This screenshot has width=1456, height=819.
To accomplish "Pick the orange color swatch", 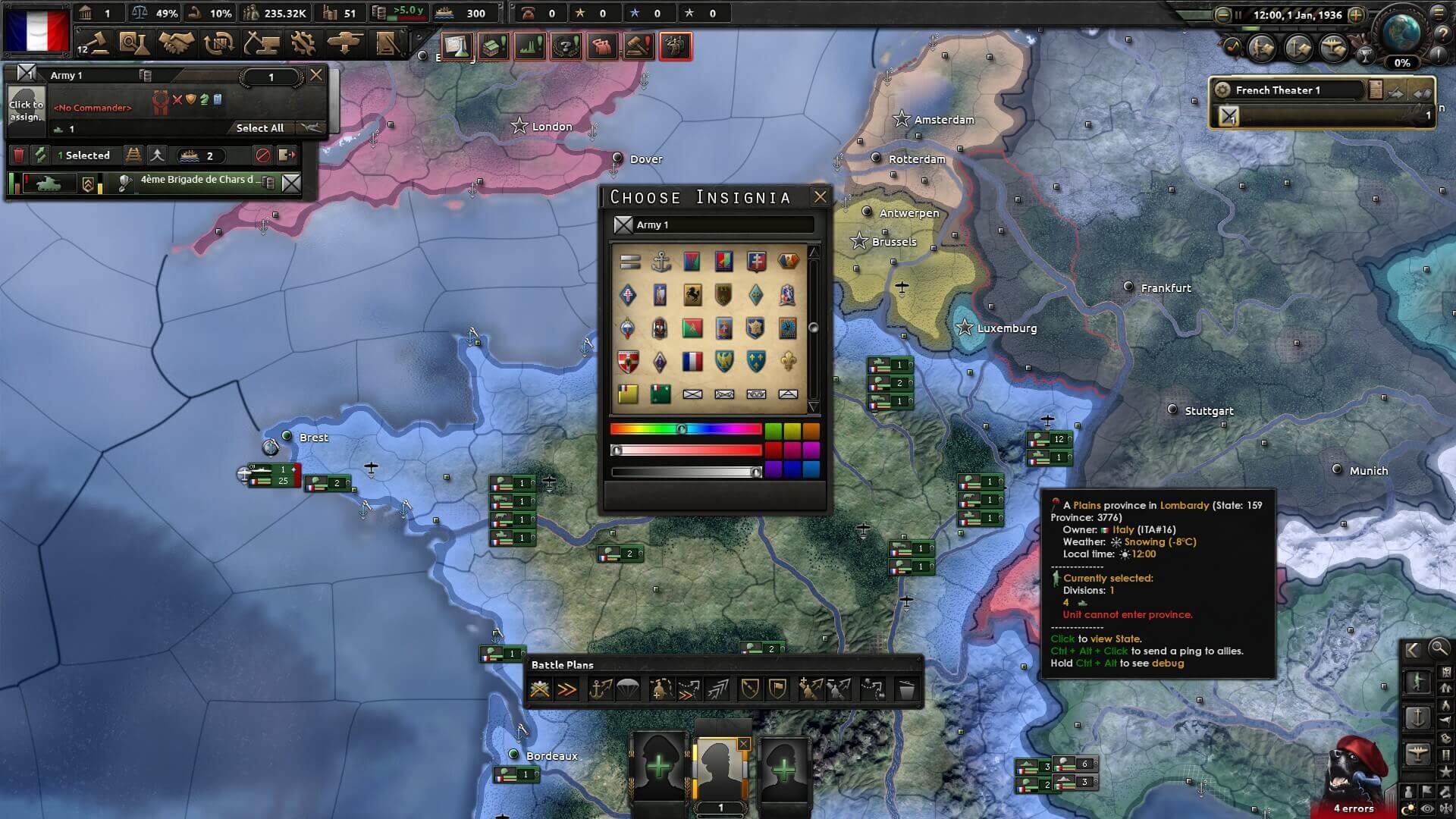I will pyautogui.click(x=811, y=431).
